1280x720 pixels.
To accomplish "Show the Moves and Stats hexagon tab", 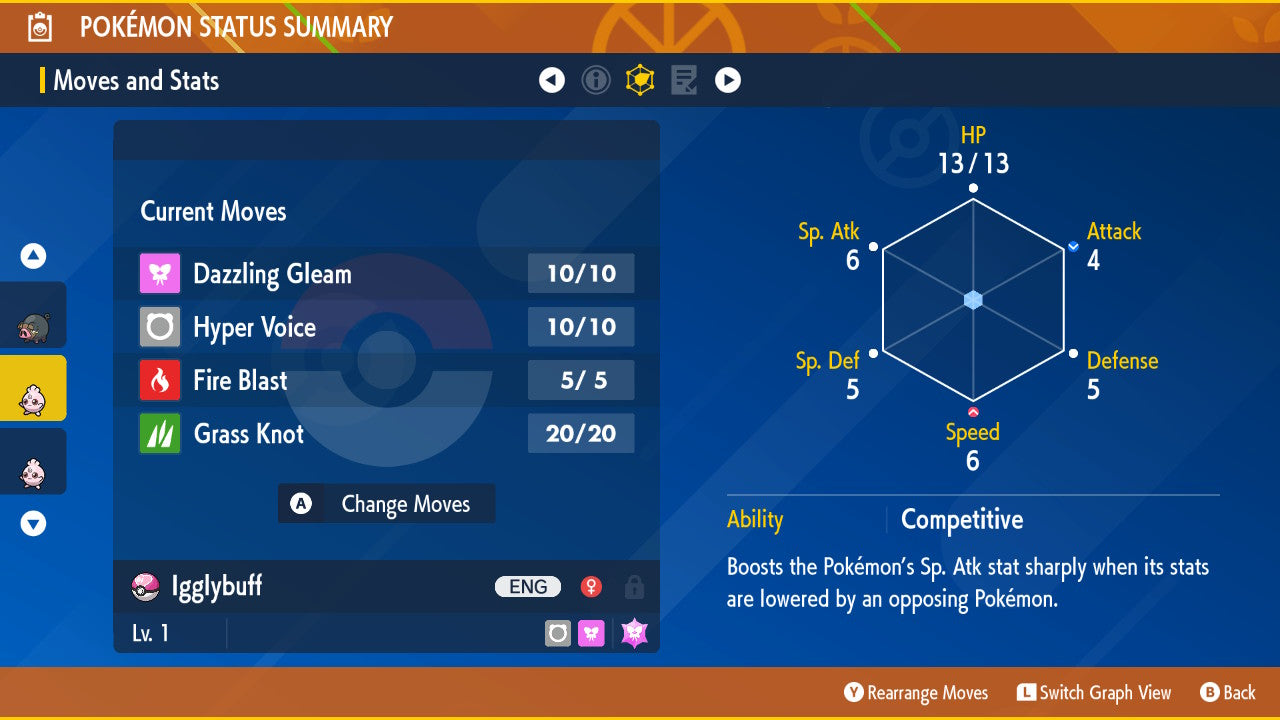I will click(640, 80).
